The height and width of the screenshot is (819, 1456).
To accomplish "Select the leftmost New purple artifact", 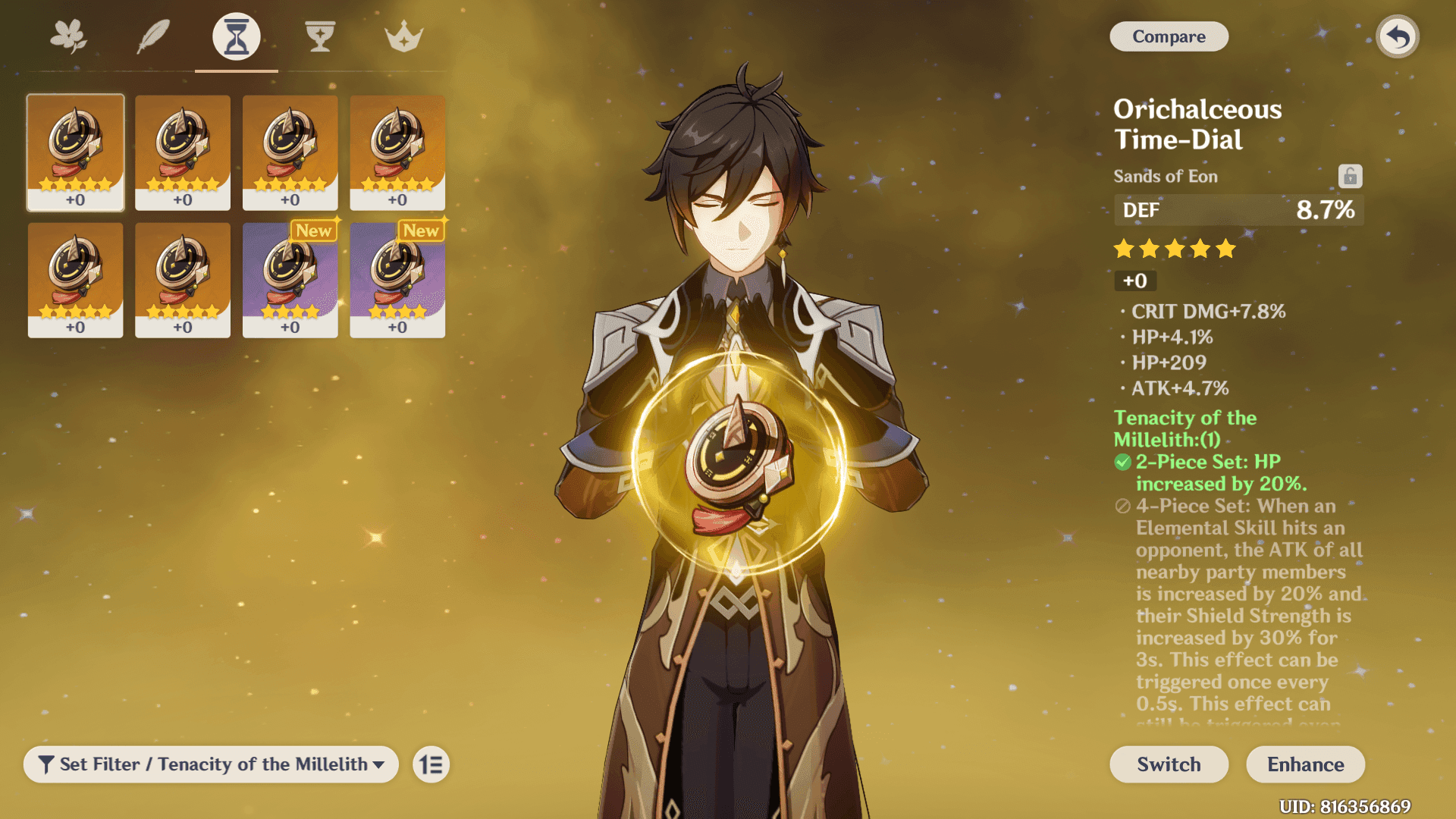I will [290, 281].
